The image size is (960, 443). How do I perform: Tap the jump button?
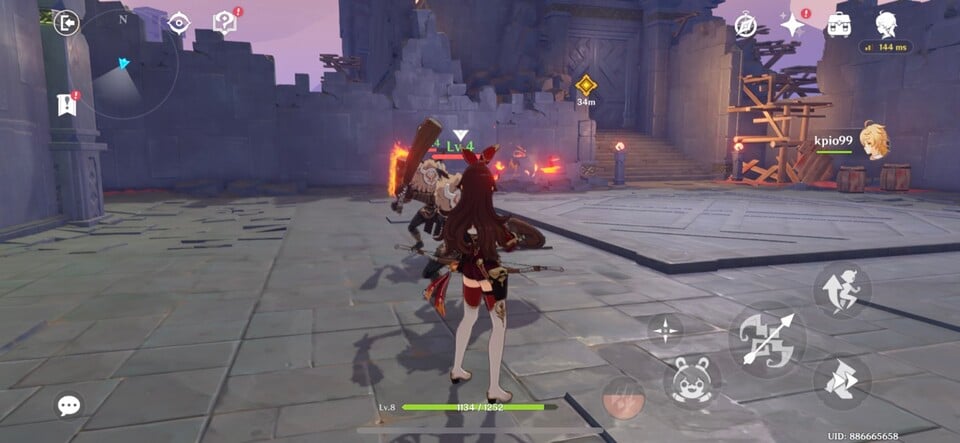(x=841, y=291)
